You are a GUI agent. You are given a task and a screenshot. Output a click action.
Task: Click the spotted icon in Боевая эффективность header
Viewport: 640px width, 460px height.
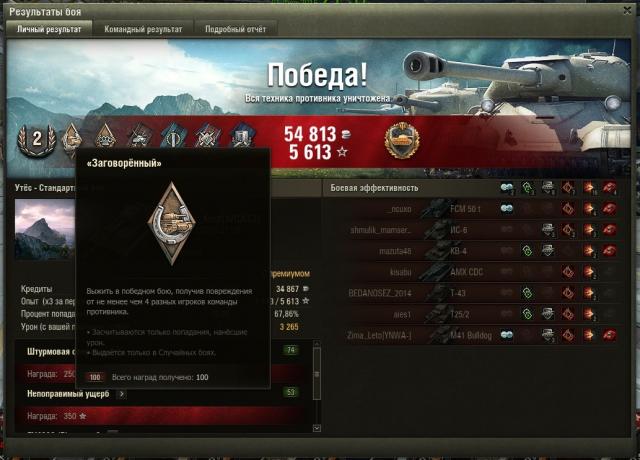point(507,188)
